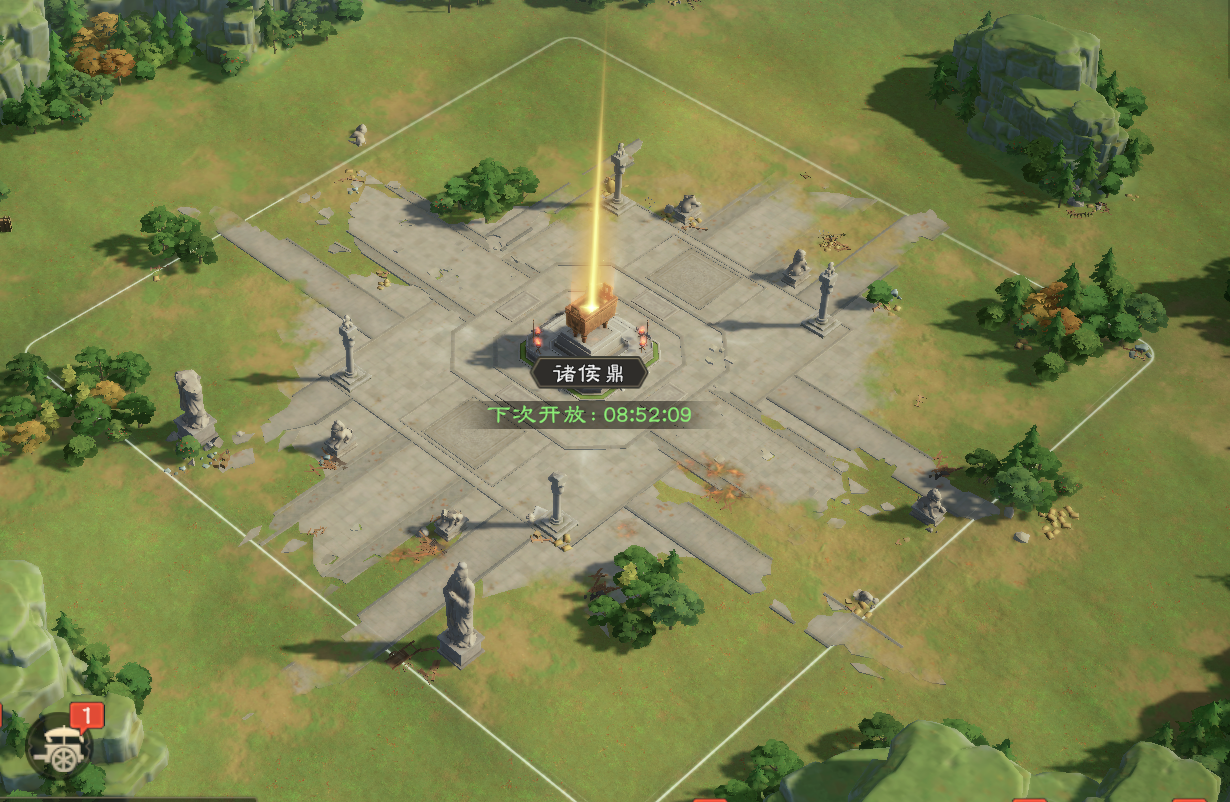The height and width of the screenshot is (802, 1230).
Task: Select the 诸侯鼎 name label
Action: pos(589,373)
